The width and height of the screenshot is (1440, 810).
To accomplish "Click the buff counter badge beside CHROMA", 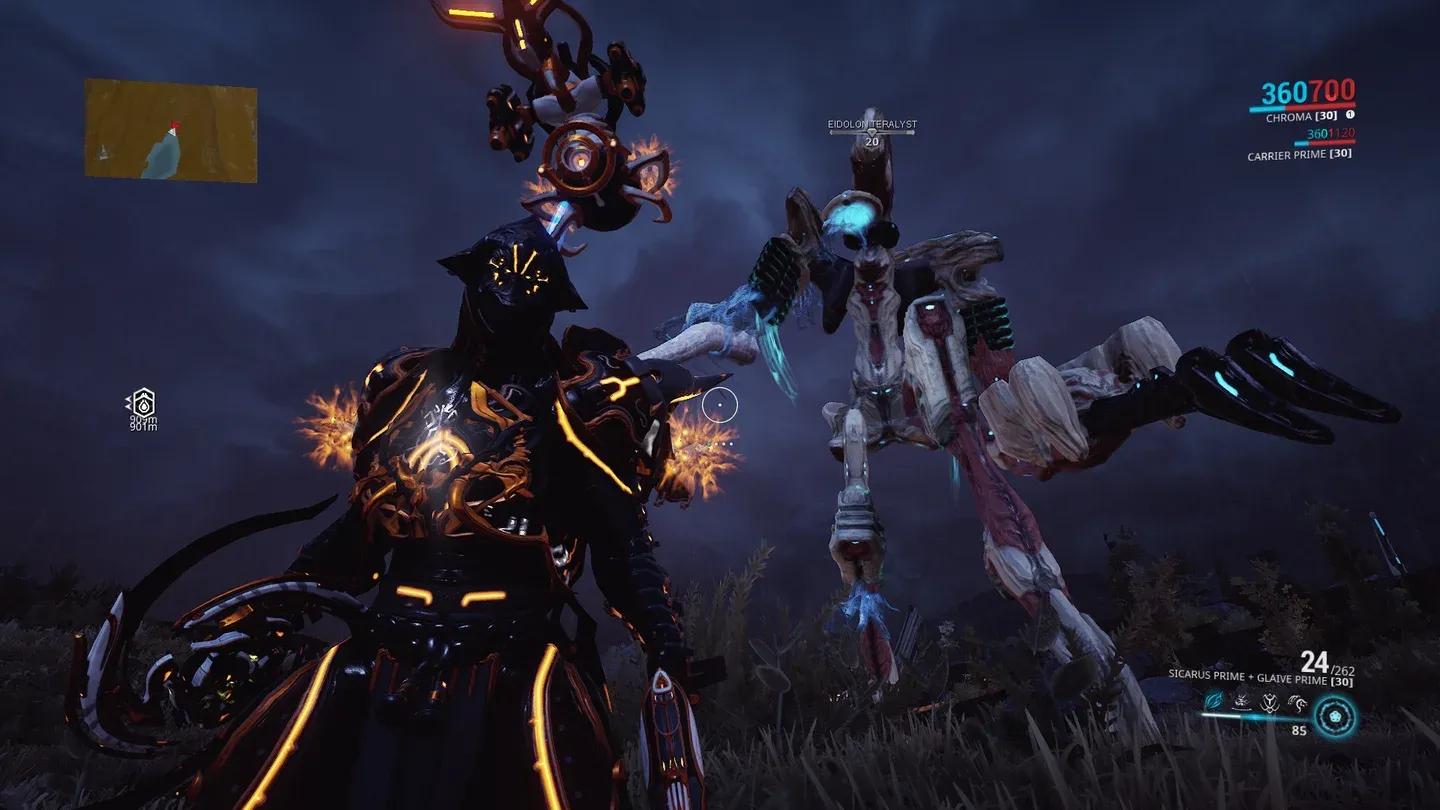I will [x=1350, y=116].
